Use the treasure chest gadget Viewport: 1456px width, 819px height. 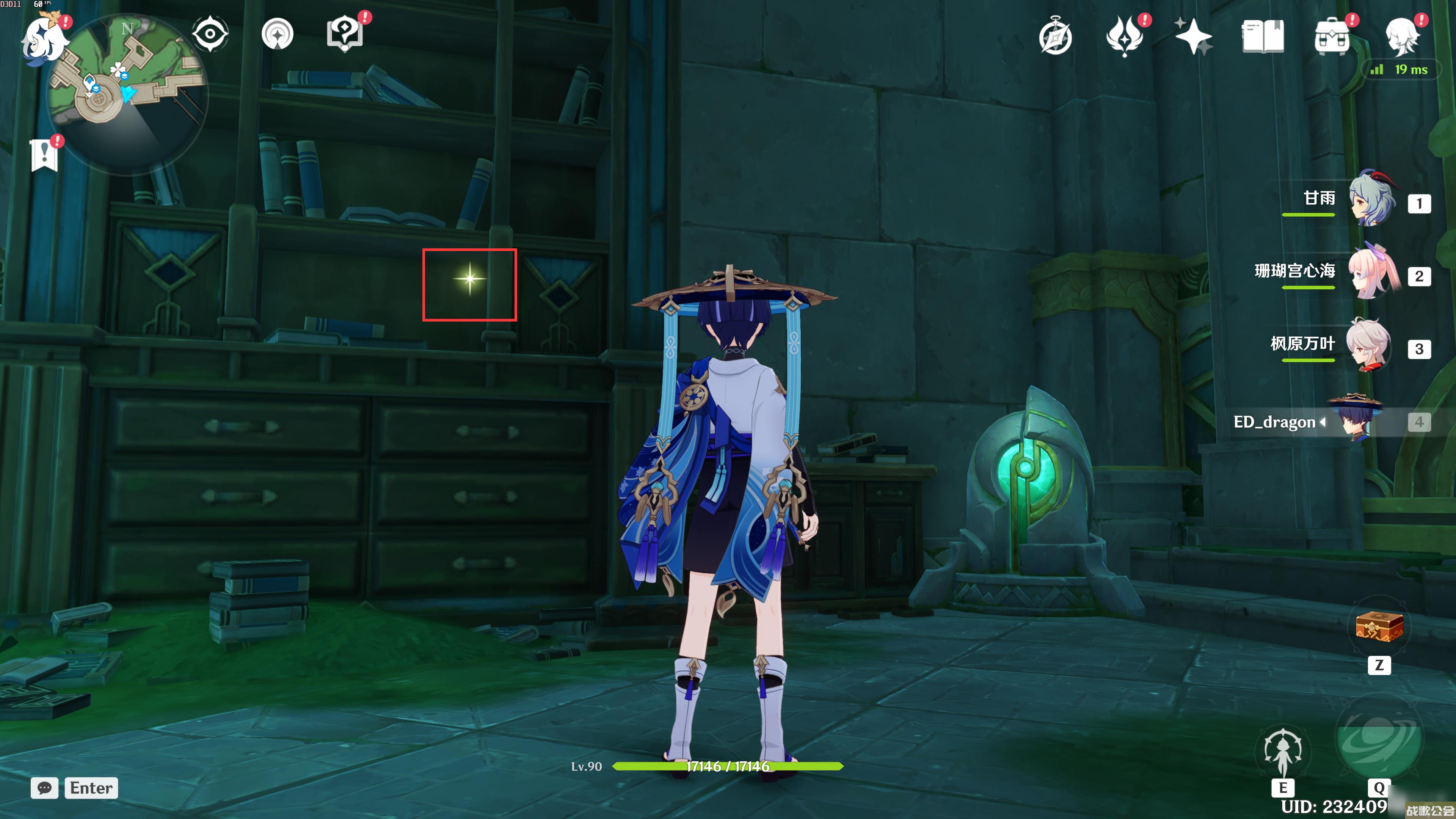[x=1379, y=627]
